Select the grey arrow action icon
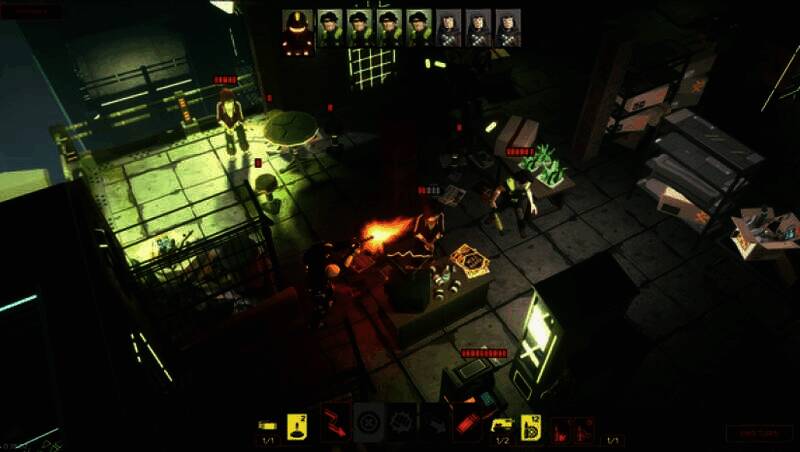The image size is (800, 452). pyautogui.click(x=435, y=424)
